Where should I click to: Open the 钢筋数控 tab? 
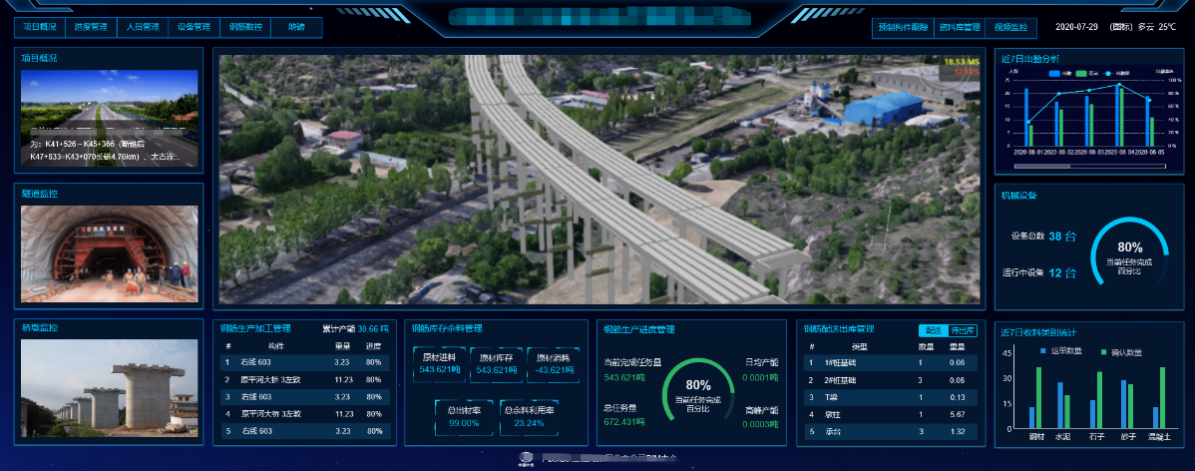tap(245, 28)
